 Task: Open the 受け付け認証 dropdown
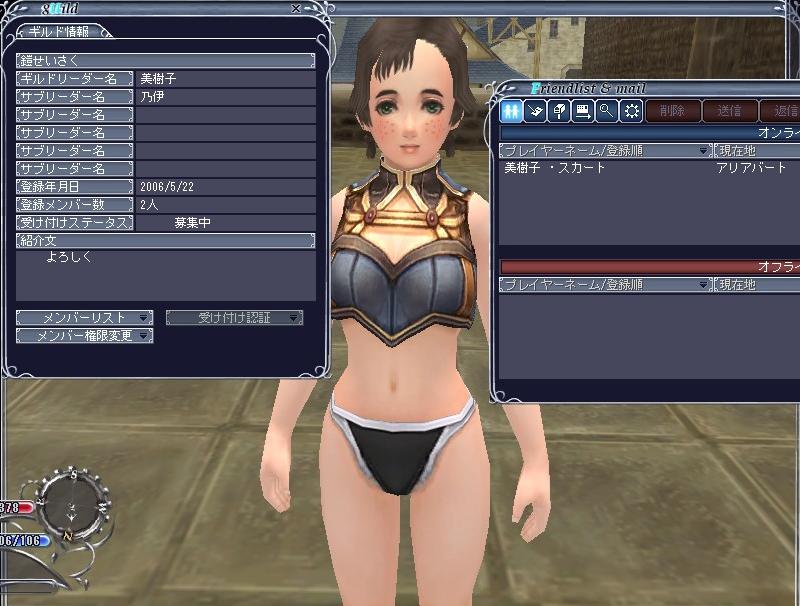234,318
